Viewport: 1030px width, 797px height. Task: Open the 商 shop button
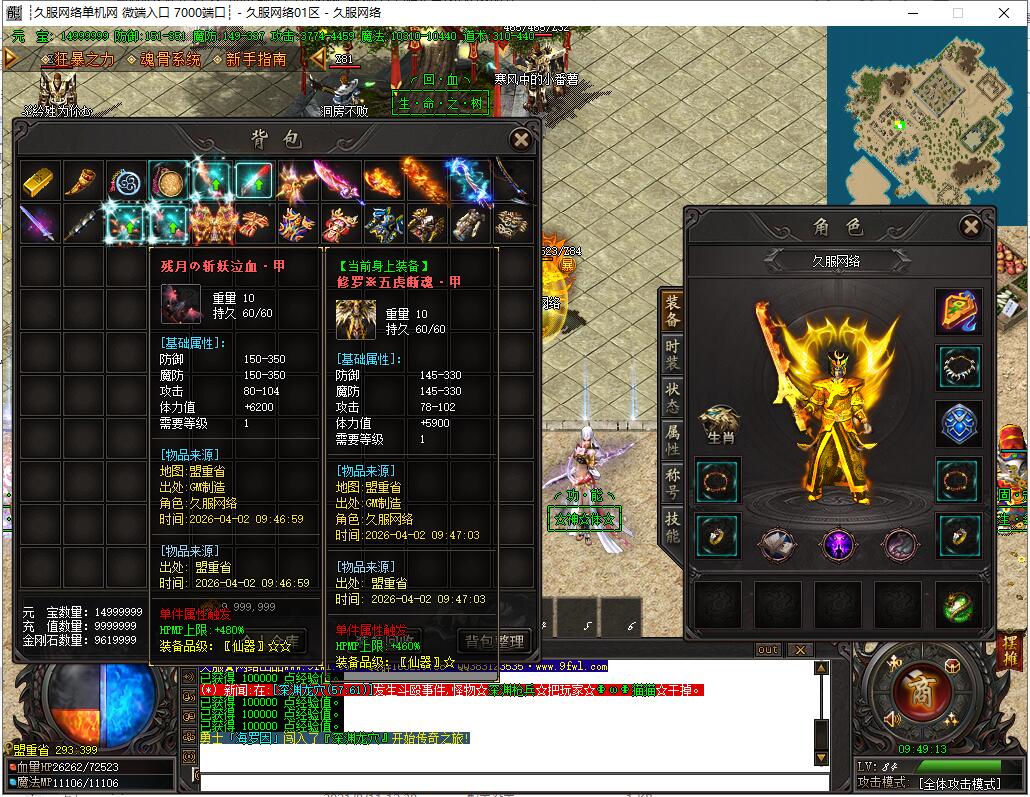click(x=913, y=692)
